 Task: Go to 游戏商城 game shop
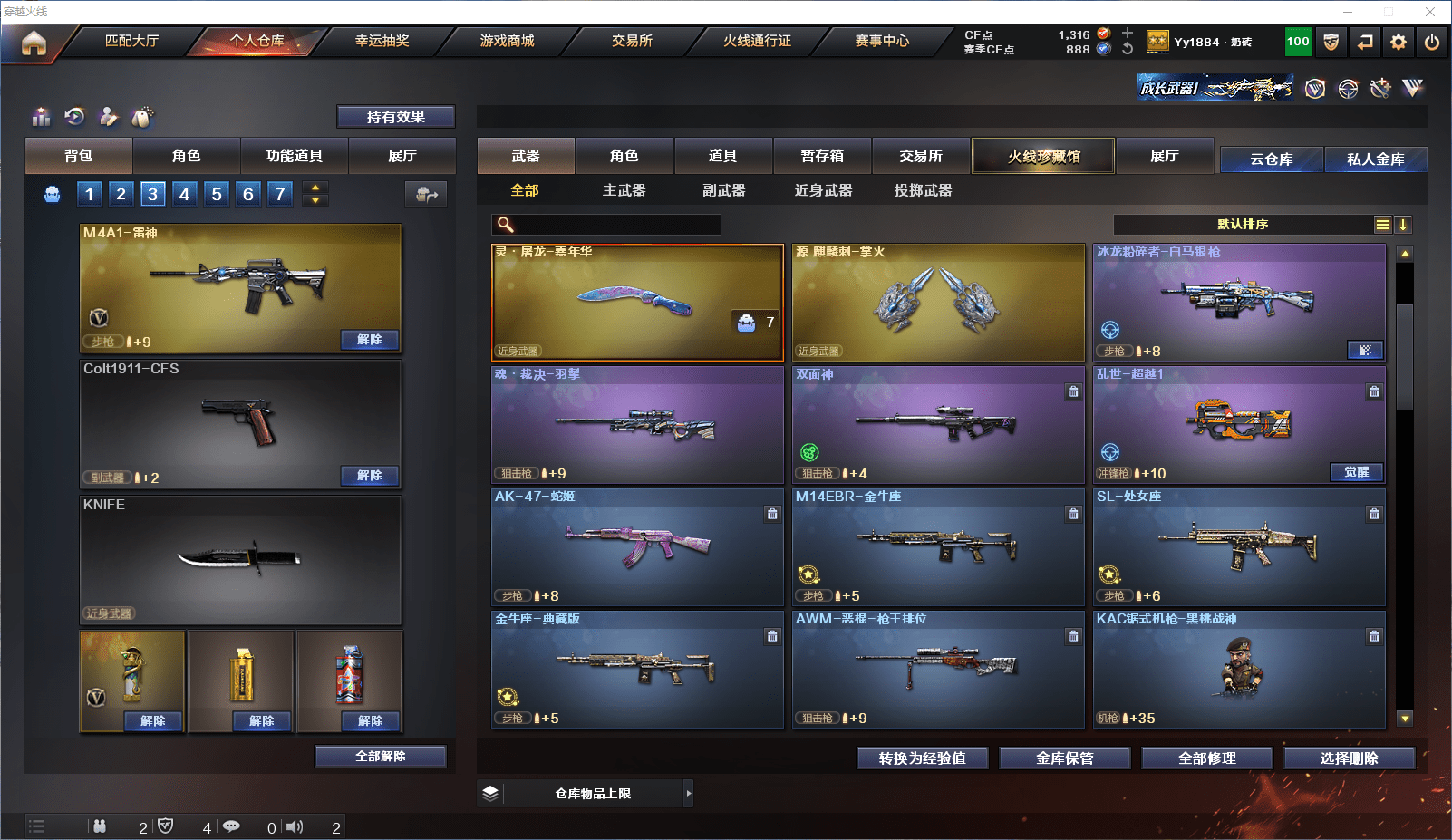click(x=507, y=41)
